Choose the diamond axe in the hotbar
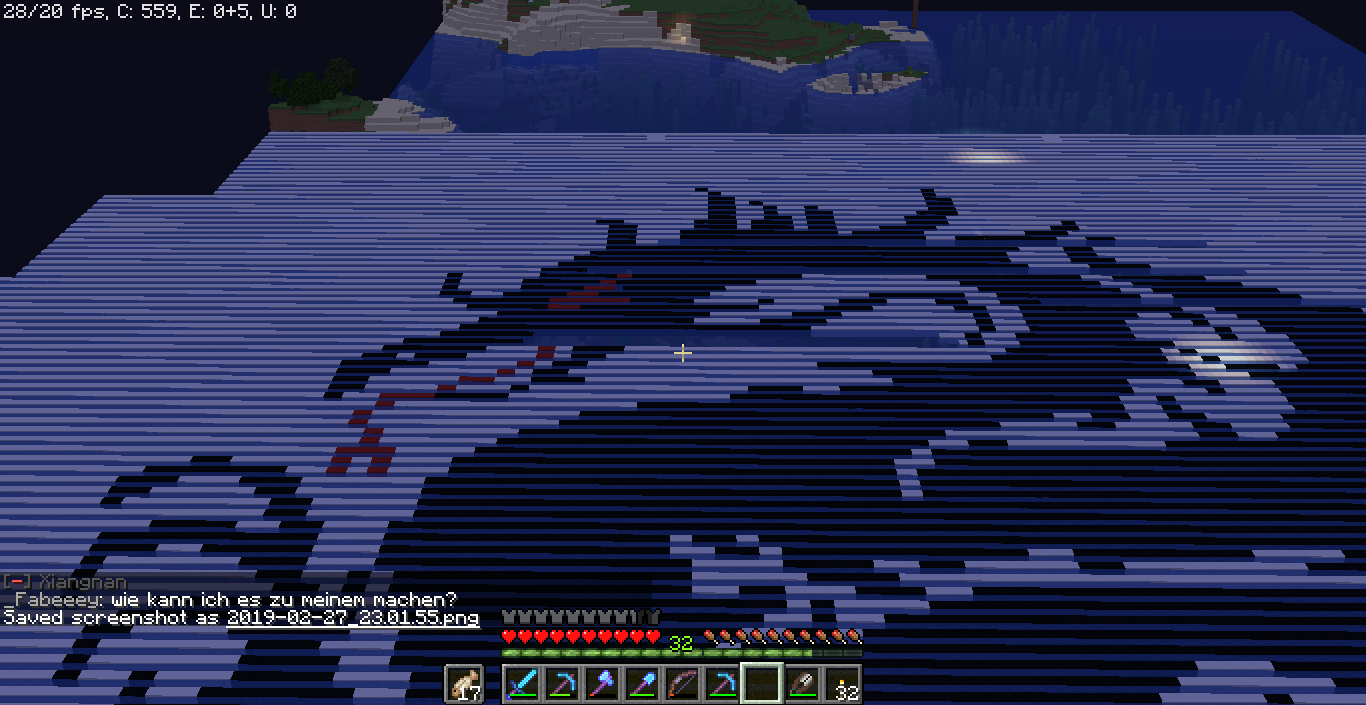Image resolution: width=1366 pixels, height=705 pixels. pyautogui.click(x=602, y=685)
